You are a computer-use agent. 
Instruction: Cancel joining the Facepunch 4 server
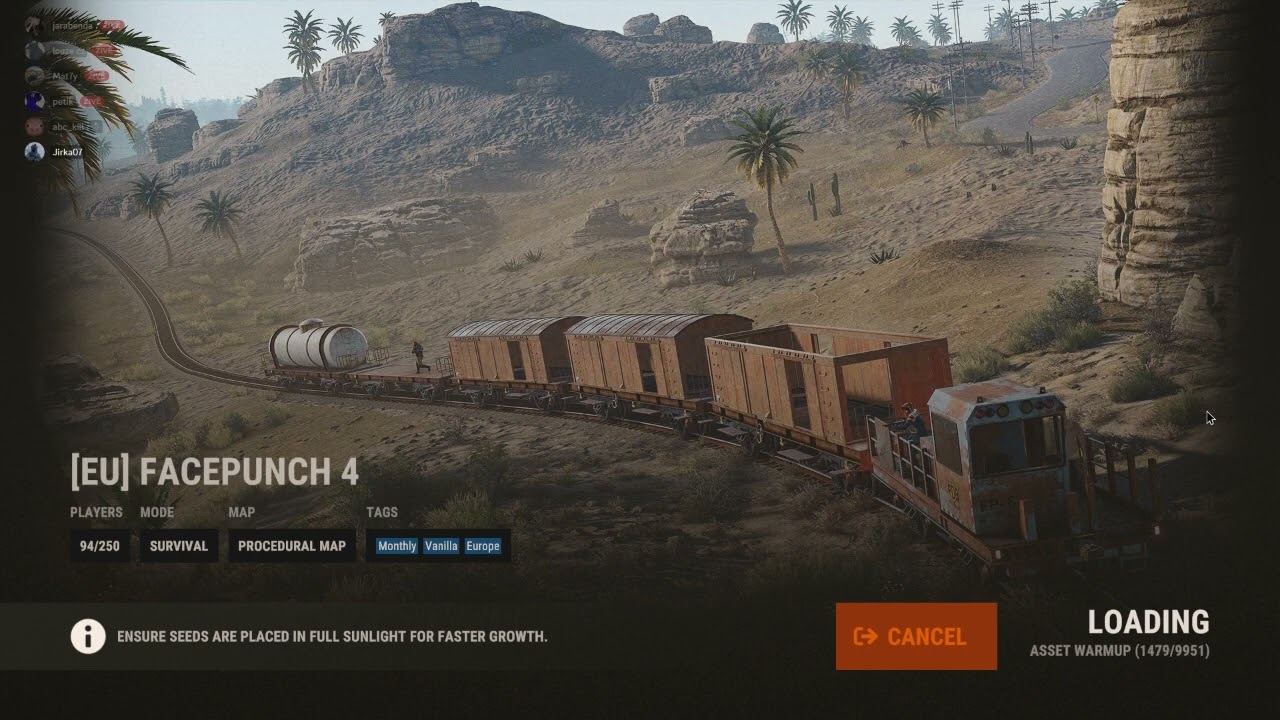pos(916,636)
